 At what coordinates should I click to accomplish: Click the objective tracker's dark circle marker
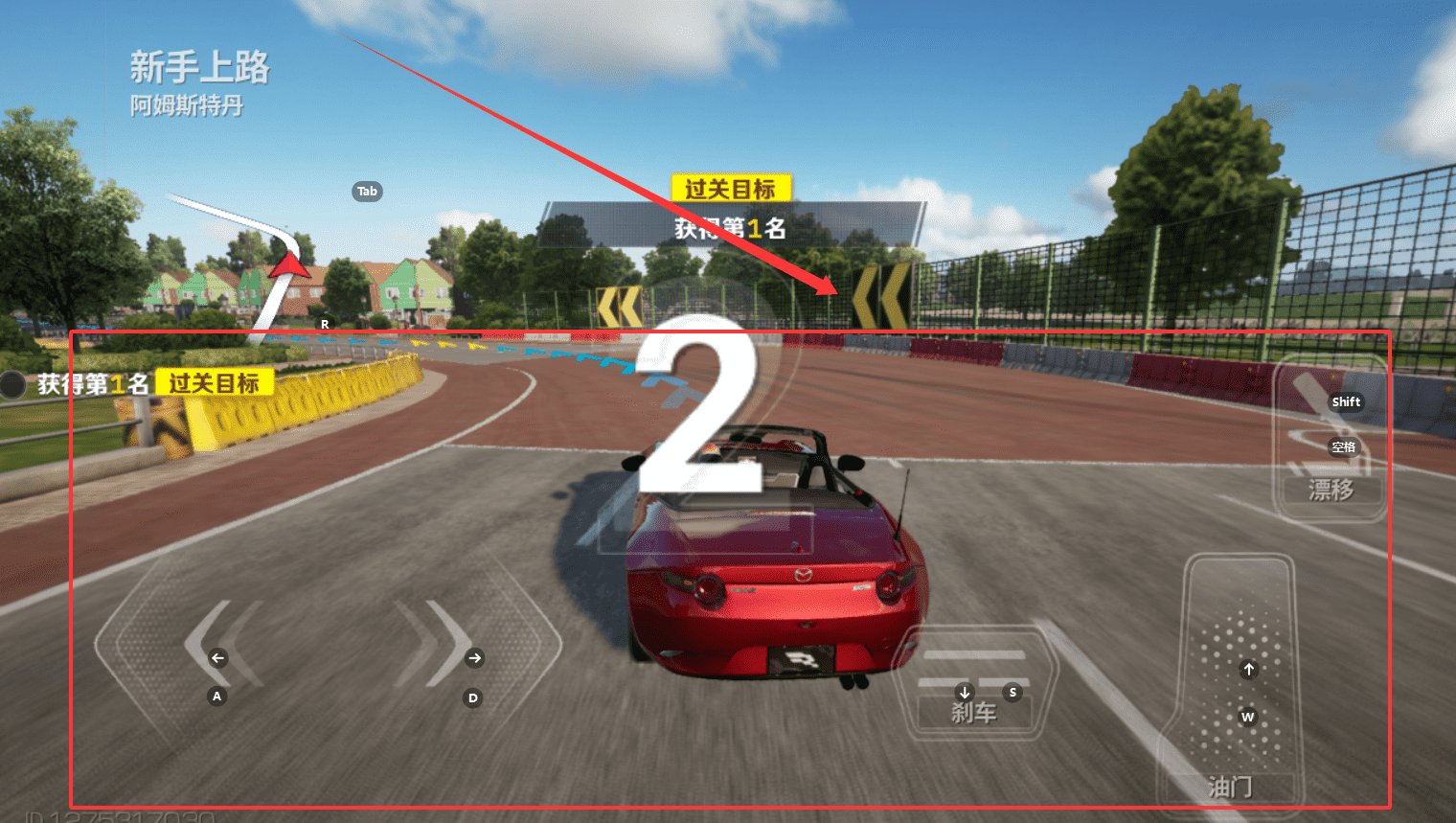[13, 384]
